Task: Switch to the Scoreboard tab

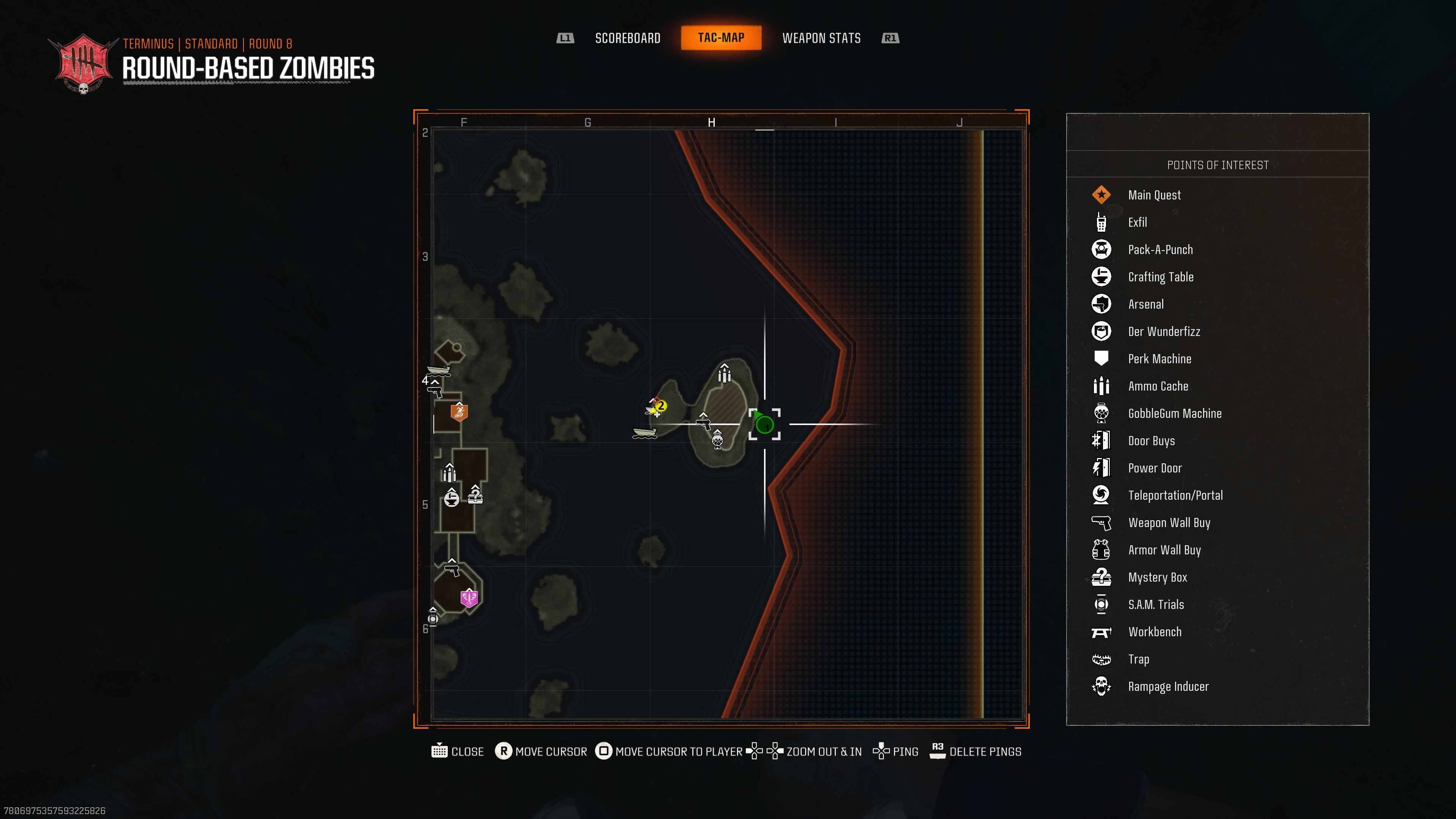Action: point(628,38)
